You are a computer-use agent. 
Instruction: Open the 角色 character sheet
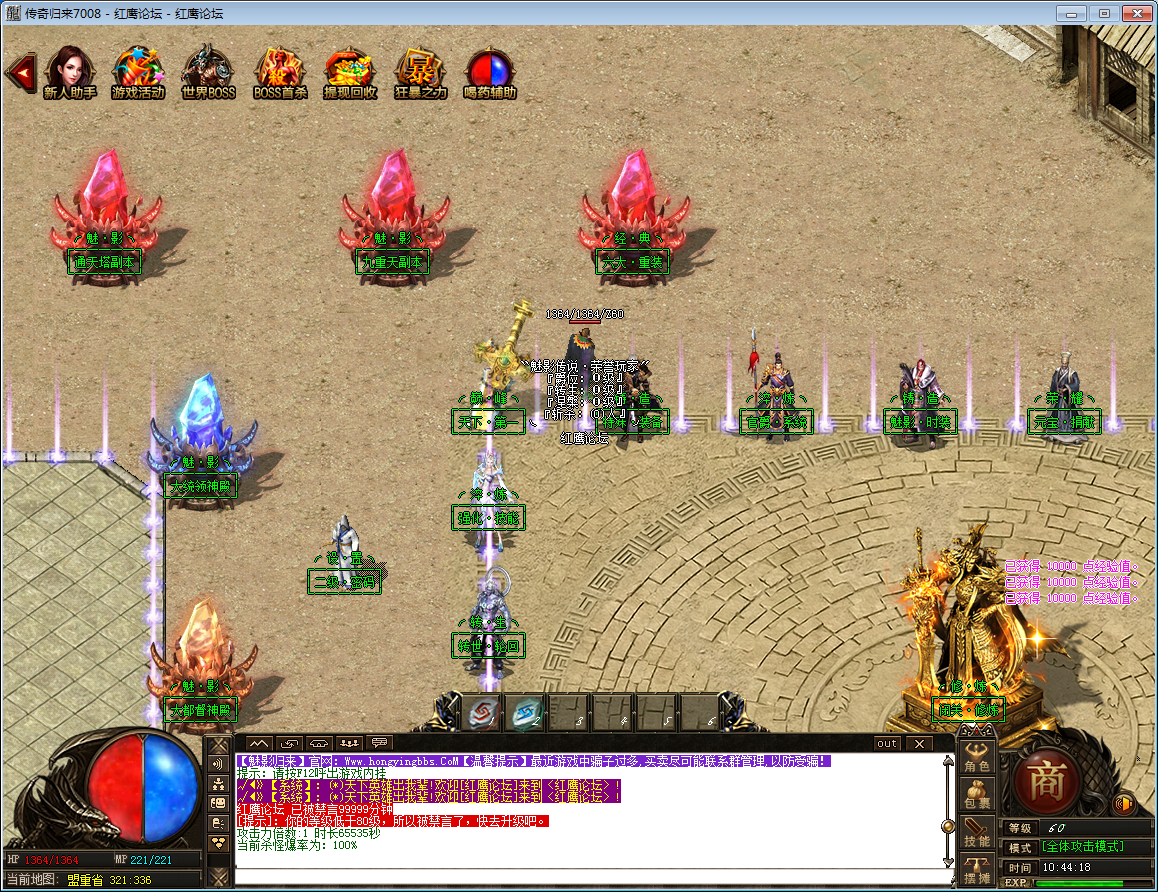[976, 759]
